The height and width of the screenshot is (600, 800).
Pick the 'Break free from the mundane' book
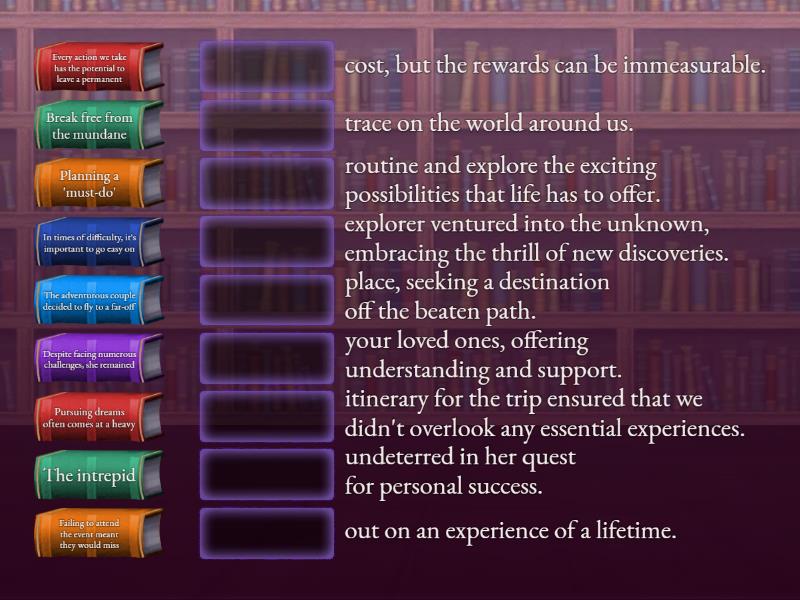tap(95, 126)
